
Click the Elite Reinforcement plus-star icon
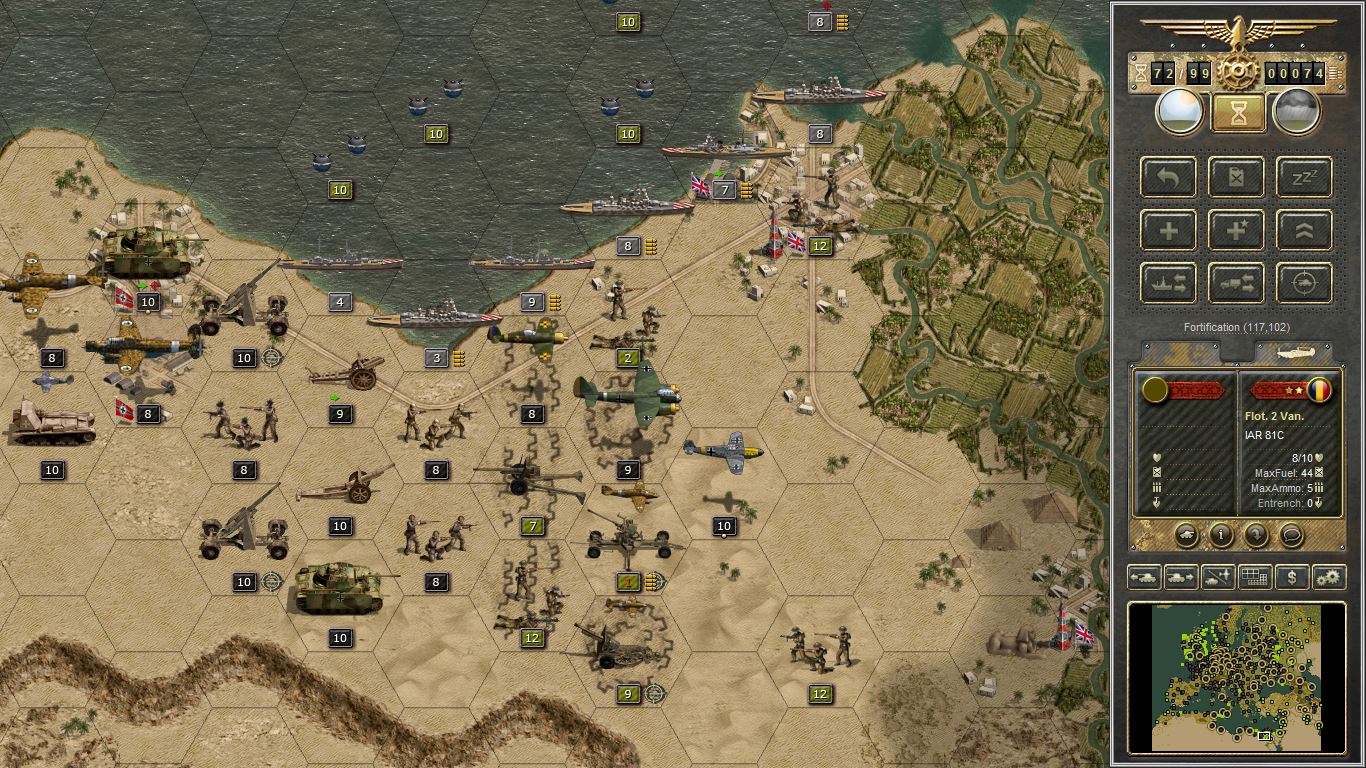1236,231
